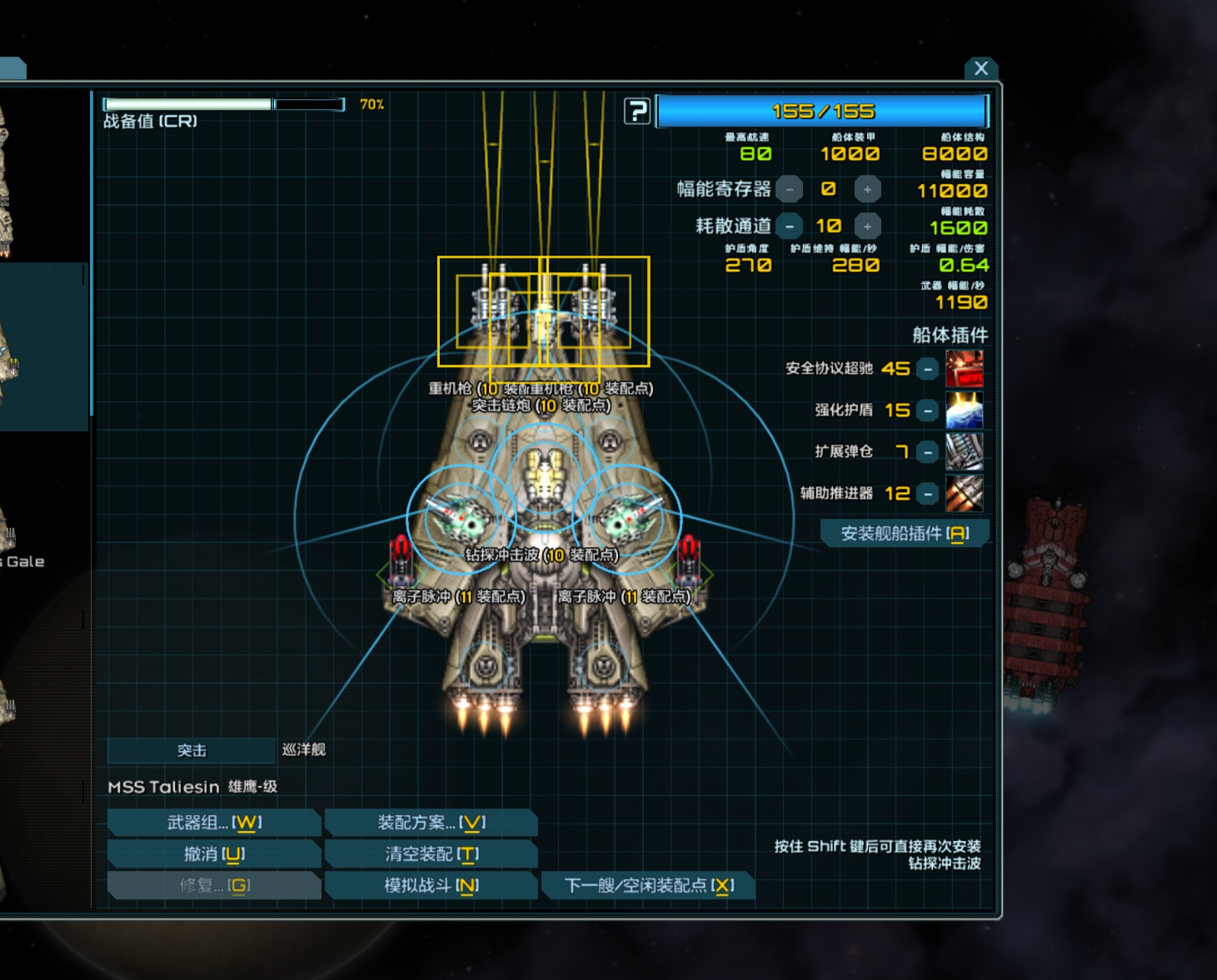Open the question mark help button
This screenshot has width=1217, height=980.
pos(637,111)
